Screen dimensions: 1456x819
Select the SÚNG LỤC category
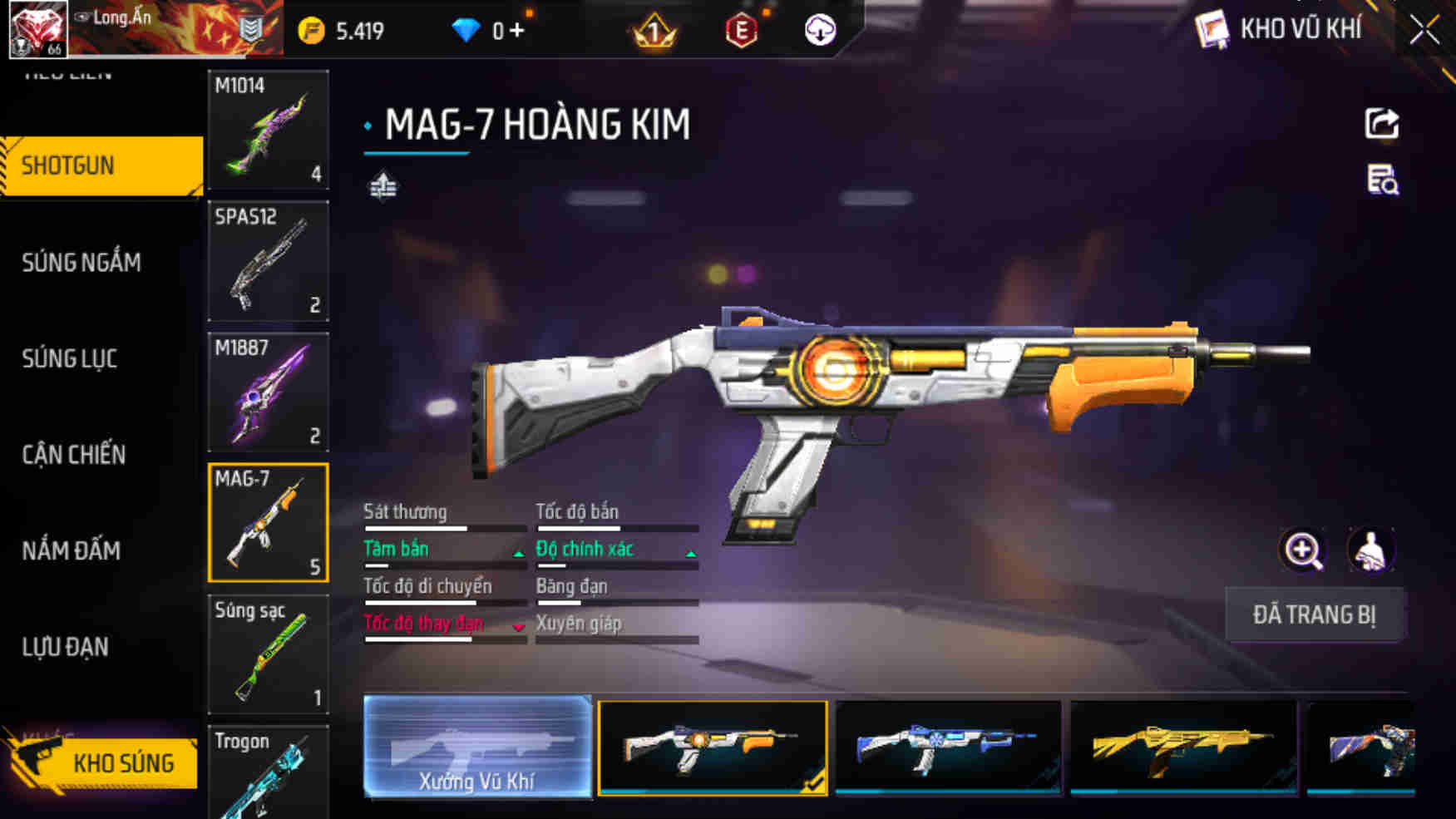(x=70, y=359)
